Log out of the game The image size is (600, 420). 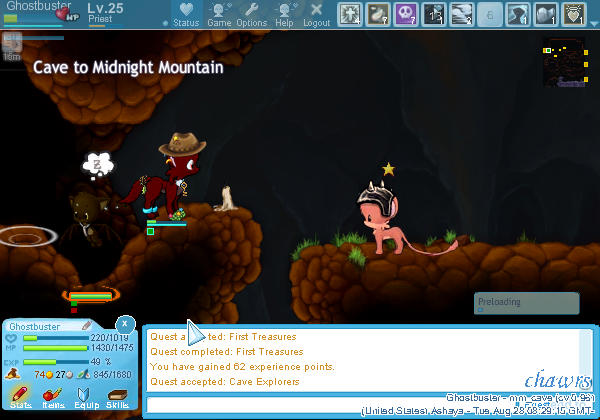click(x=316, y=14)
